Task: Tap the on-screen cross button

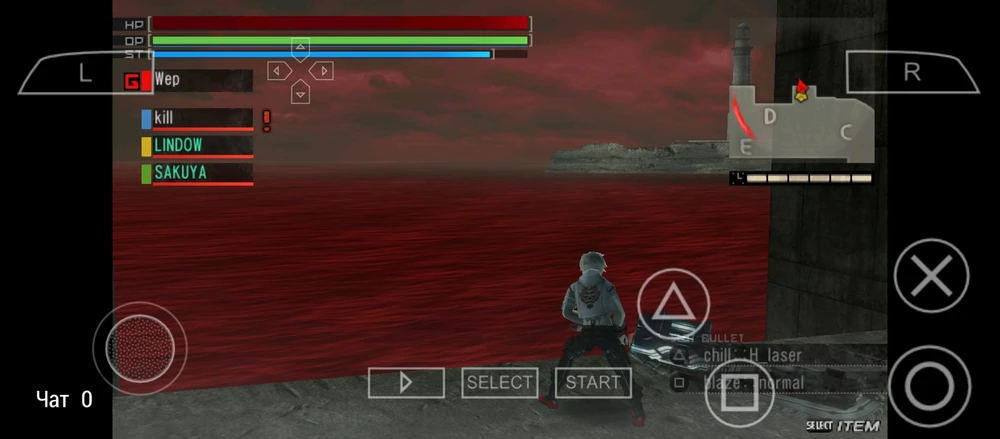Action: (x=931, y=275)
